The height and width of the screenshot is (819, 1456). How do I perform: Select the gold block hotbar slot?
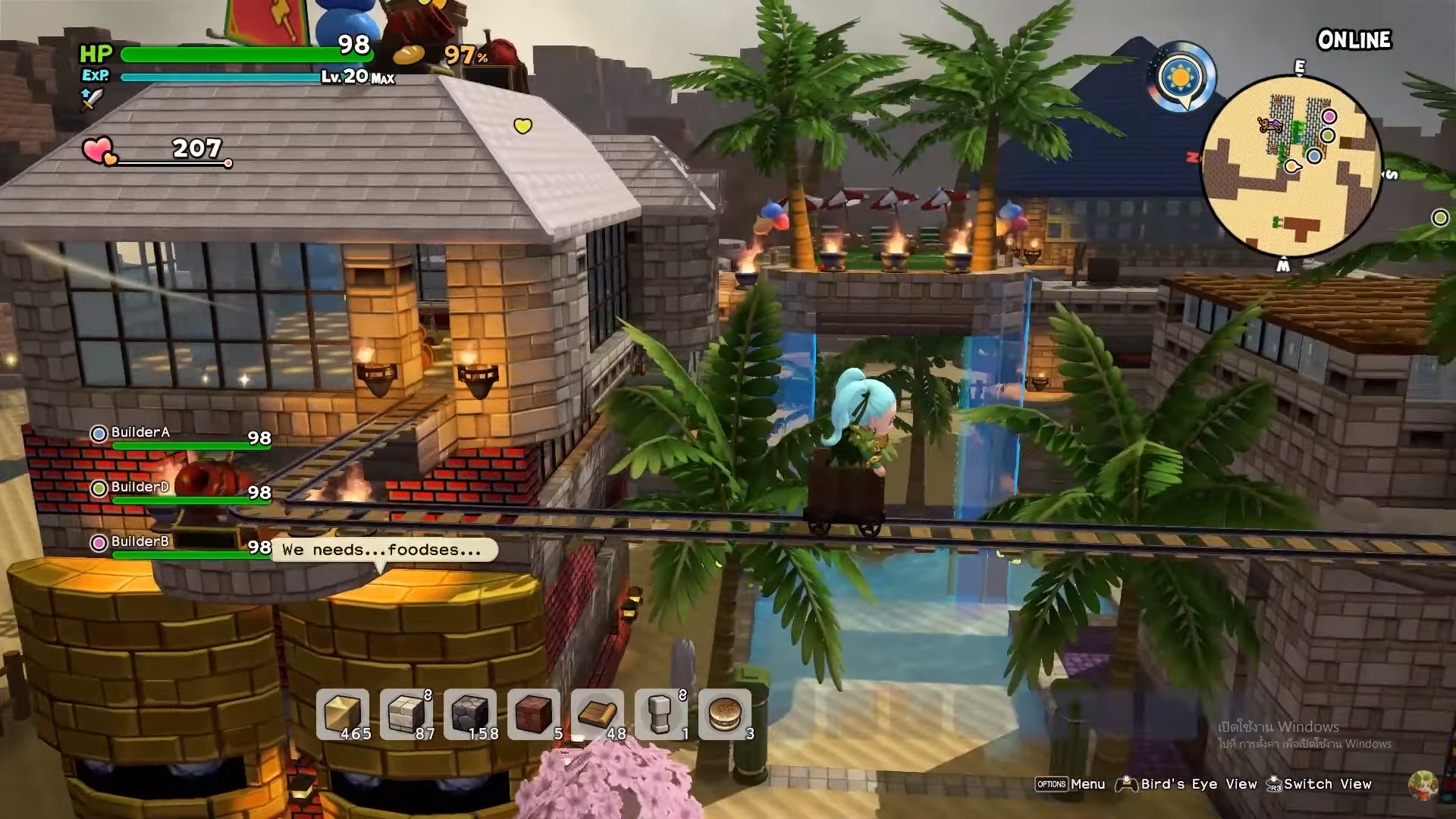[x=343, y=714]
